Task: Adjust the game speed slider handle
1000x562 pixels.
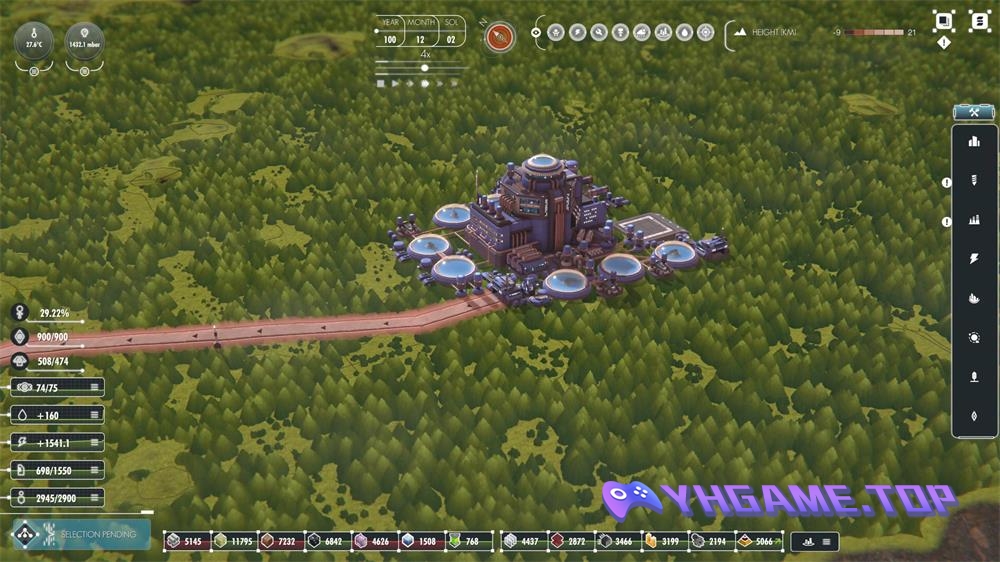Action: pyautogui.click(x=425, y=68)
